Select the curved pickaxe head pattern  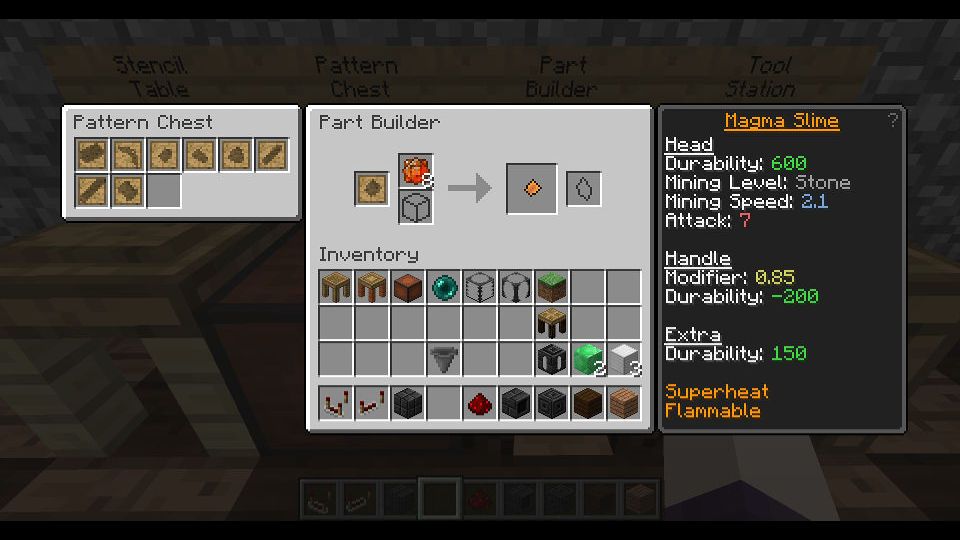click(128, 155)
